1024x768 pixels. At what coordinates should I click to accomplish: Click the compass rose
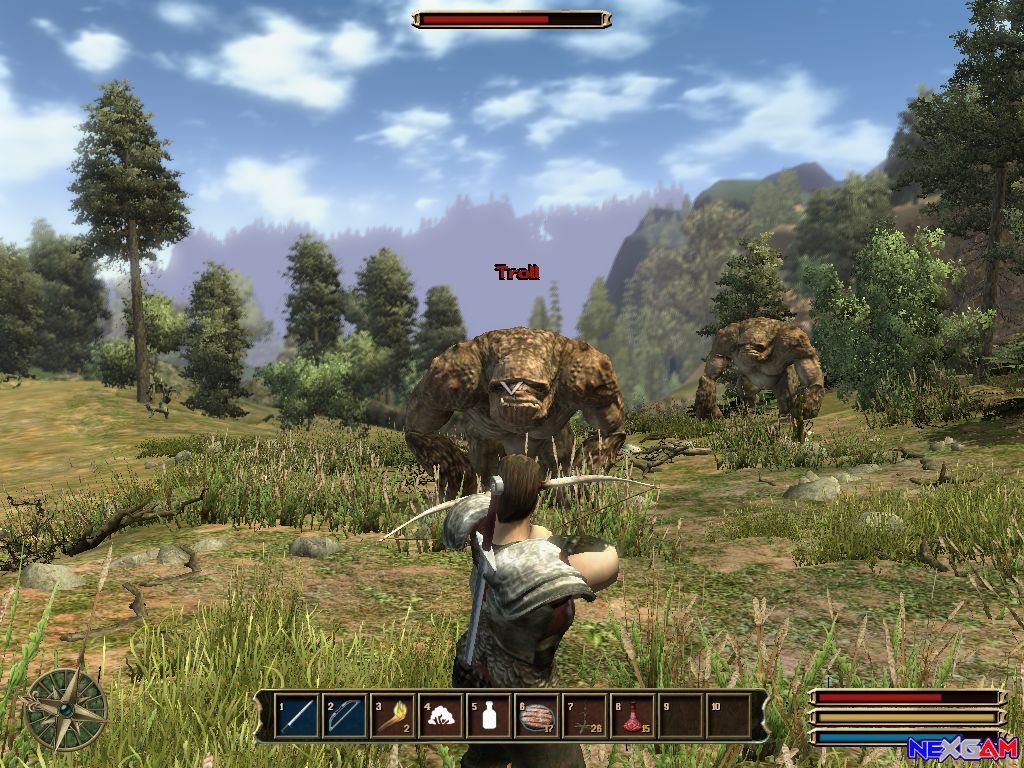(x=66, y=708)
